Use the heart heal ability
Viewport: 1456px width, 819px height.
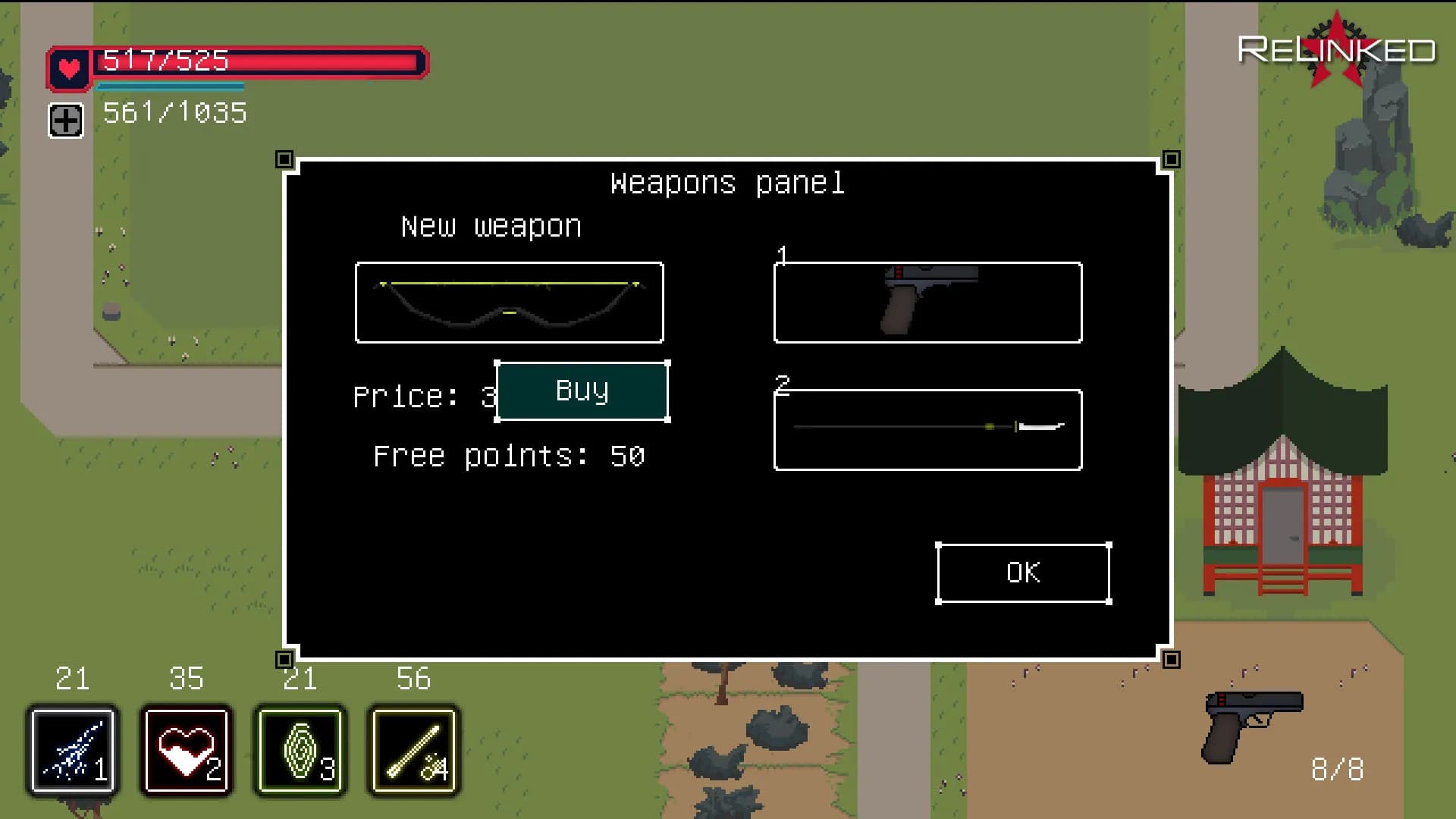point(187,751)
